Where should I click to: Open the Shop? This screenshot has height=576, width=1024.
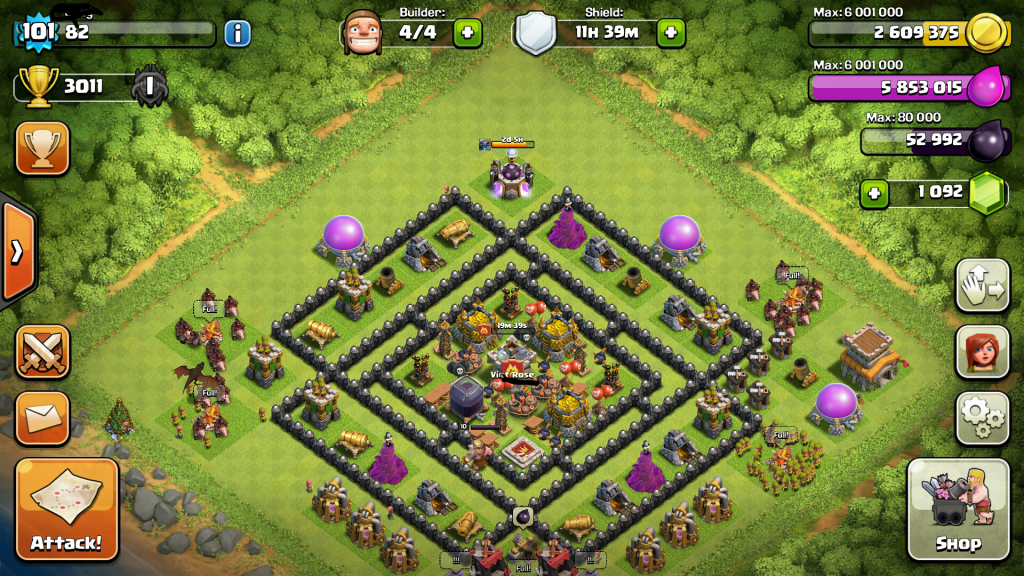957,509
